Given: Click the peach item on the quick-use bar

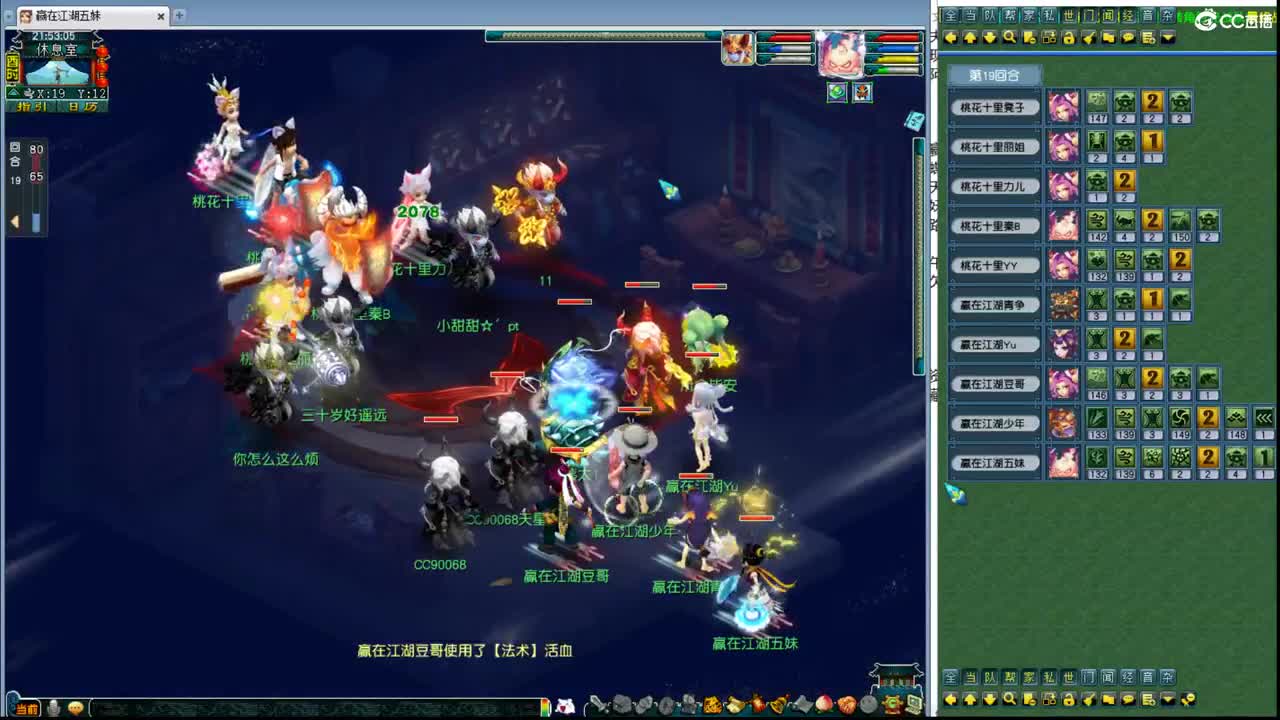Looking at the screenshot, I should pyautogui.click(x=822, y=705).
